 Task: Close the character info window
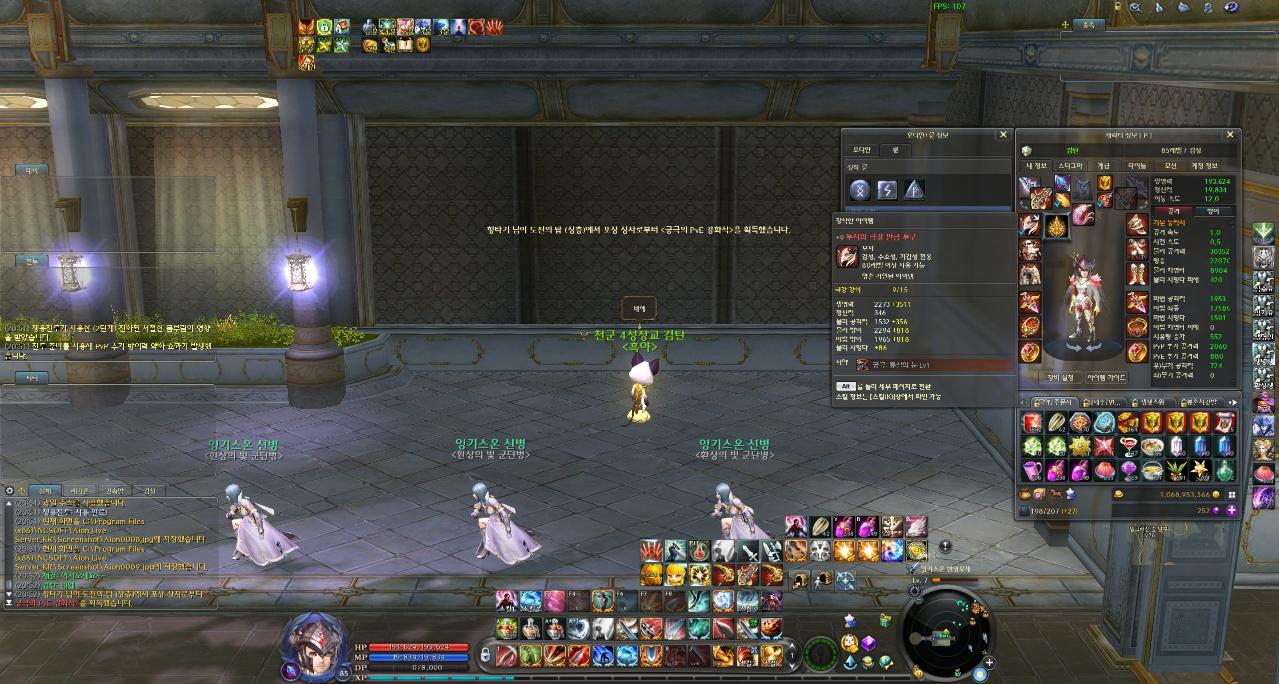click(x=1231, y=134)
